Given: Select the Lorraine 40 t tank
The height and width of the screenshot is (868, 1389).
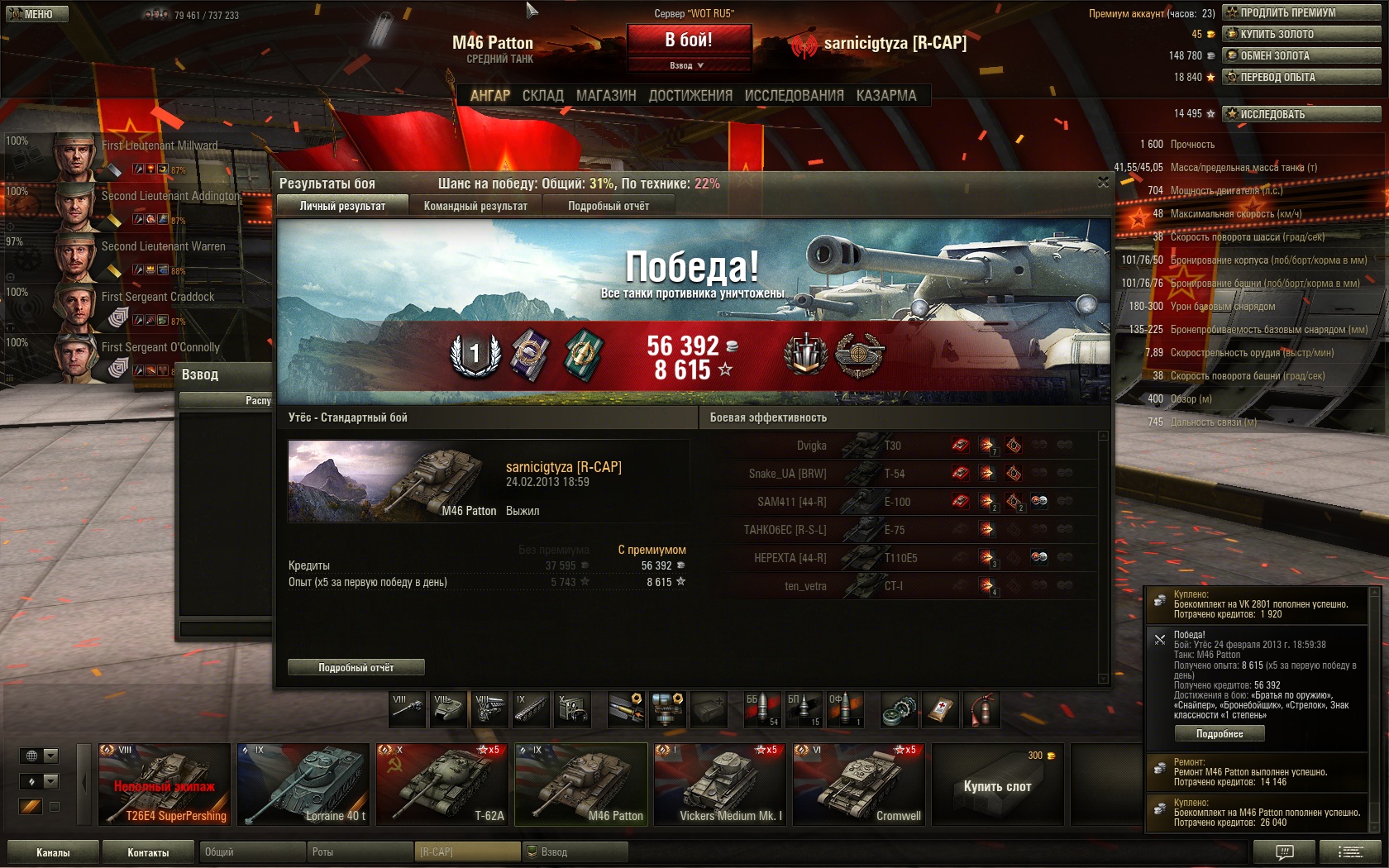Looking at the screenshot, I should coord(303,785).
